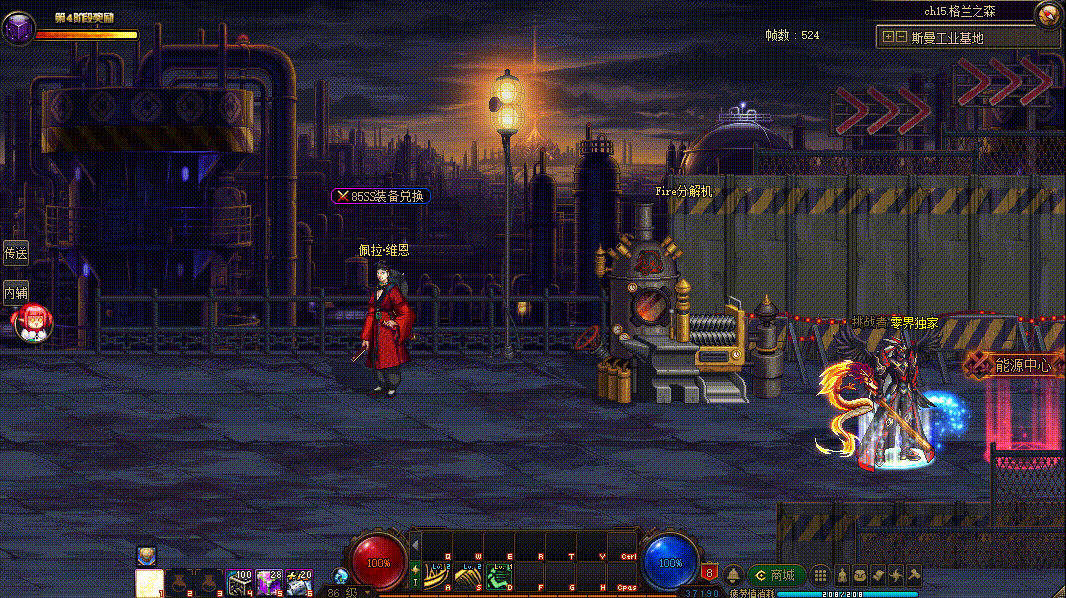Click the purple cube icon at top left

click(x=18, y=28)
